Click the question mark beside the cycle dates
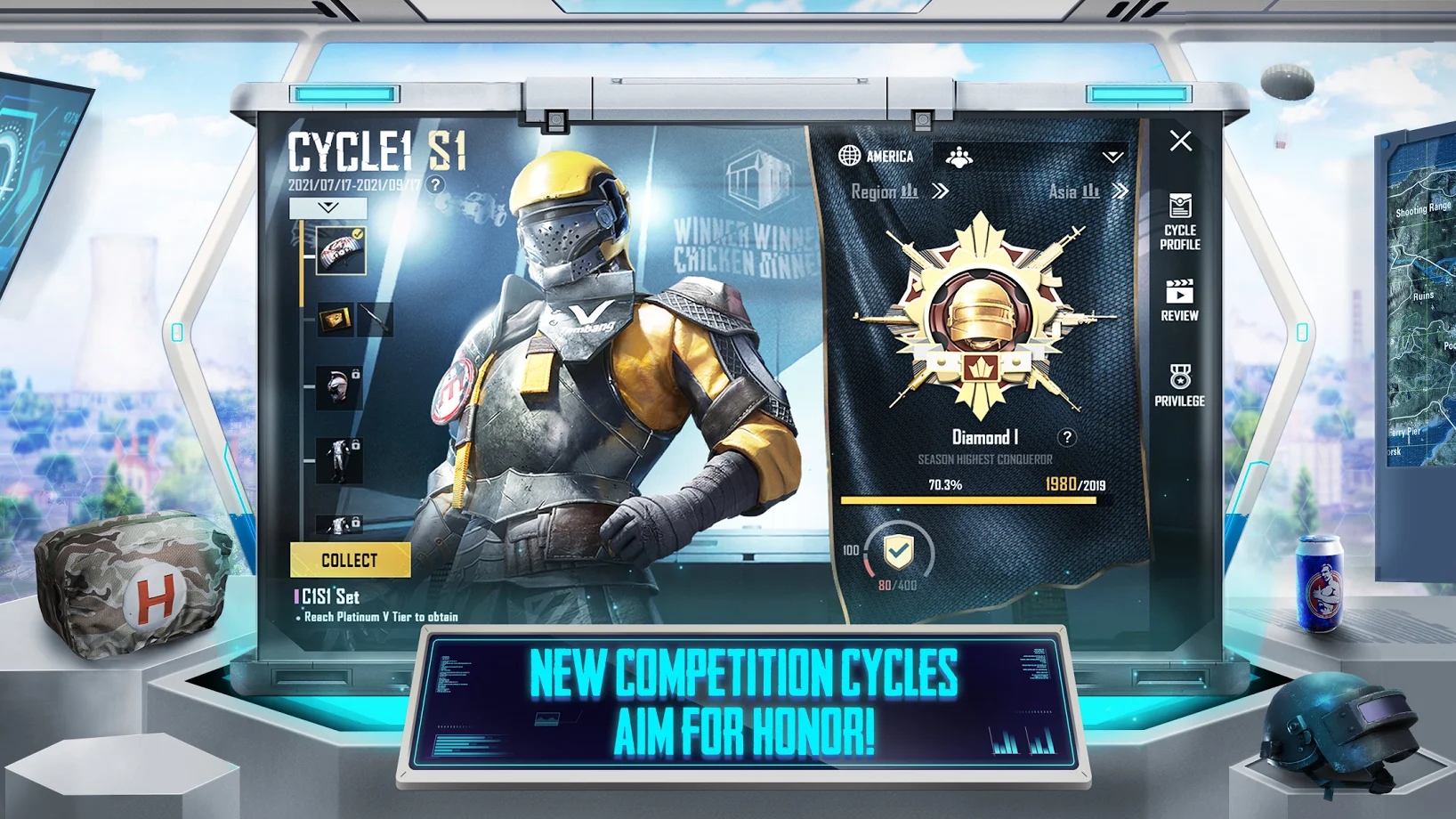 tap(433, 186)
